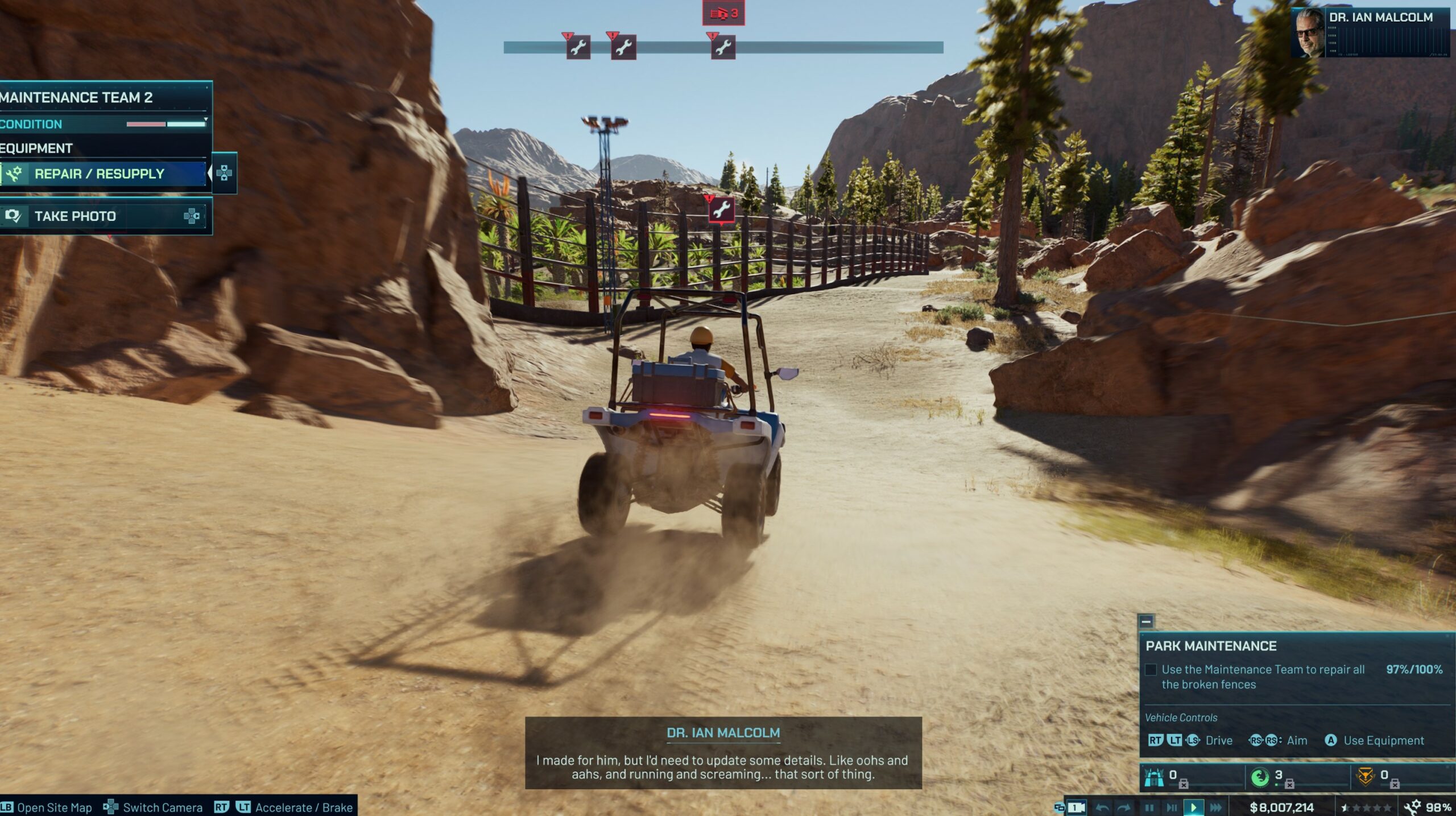Collapse the Park Maintenance objective panel

(1146, 621)
